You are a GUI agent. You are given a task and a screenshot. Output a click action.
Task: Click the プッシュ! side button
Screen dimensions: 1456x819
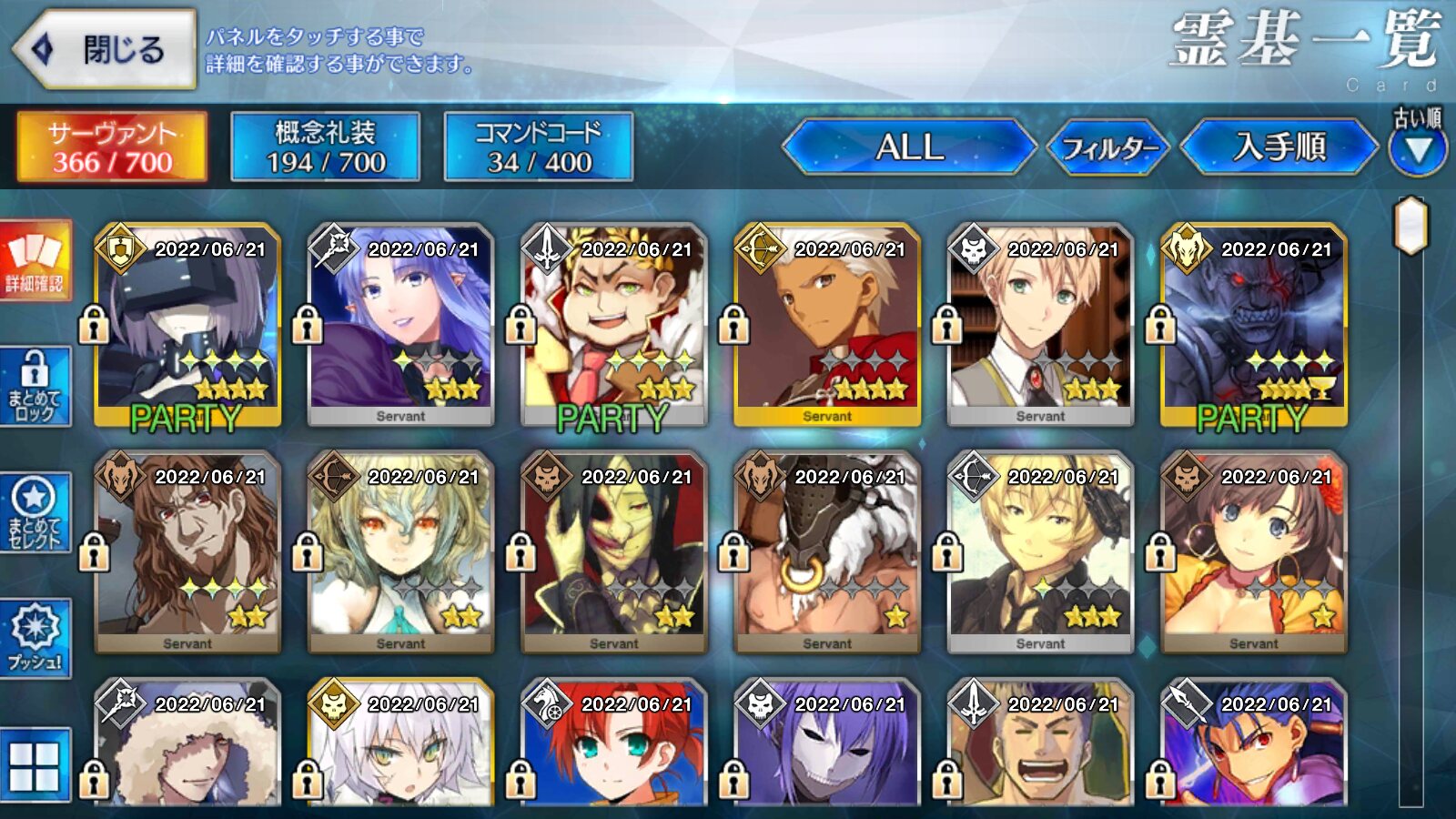[35, 637]
